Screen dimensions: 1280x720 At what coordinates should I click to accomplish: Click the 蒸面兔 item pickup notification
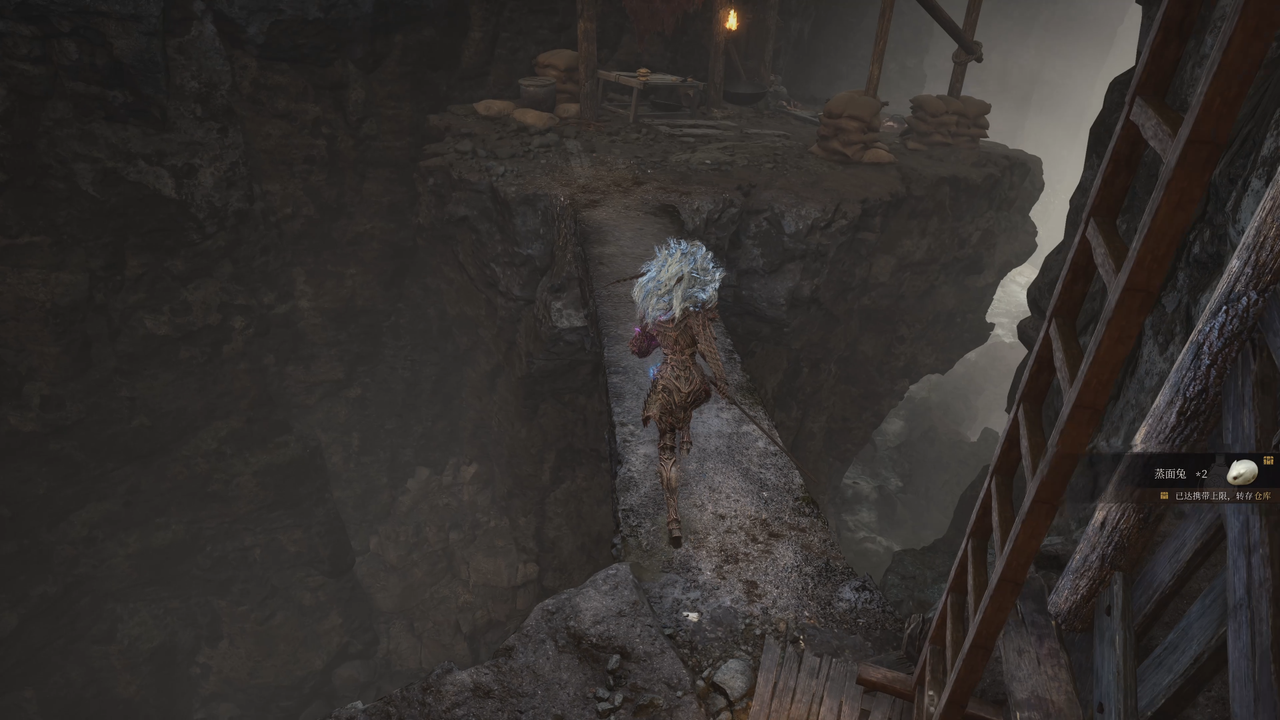click(1200, 473)
